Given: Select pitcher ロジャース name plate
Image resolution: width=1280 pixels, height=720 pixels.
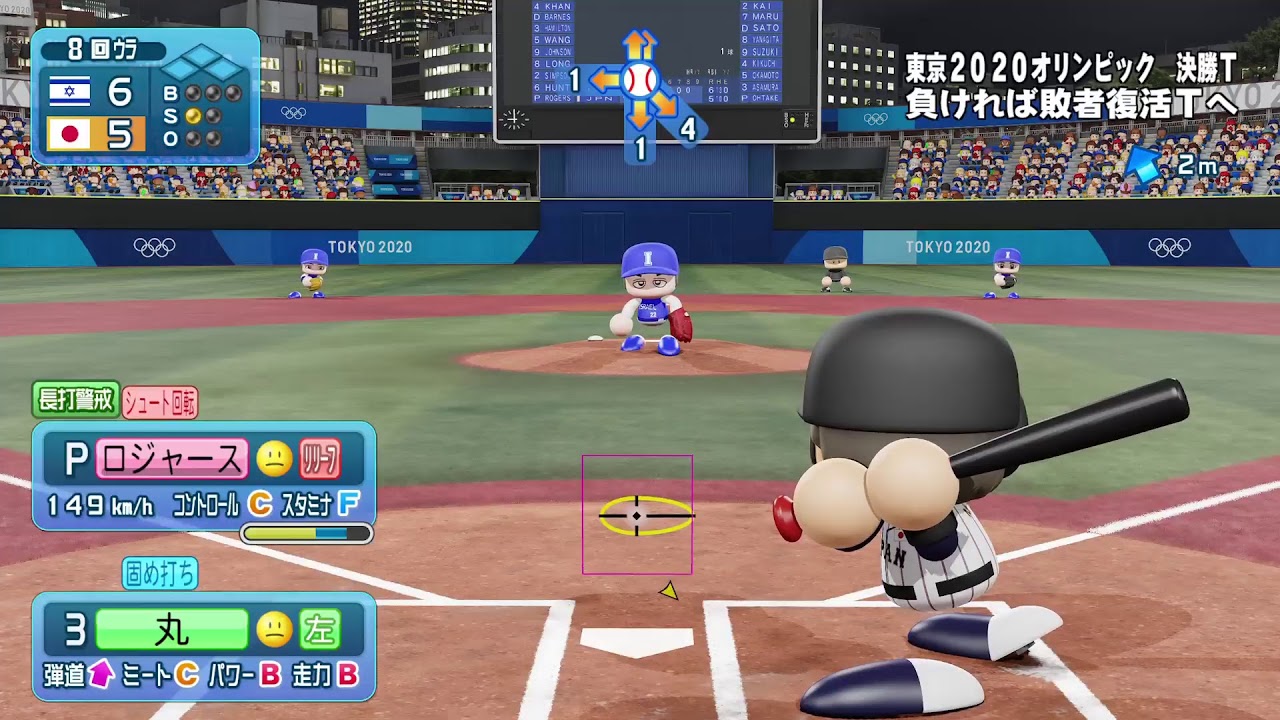Looking at the screenshot, I should click(x=172, y=459).
